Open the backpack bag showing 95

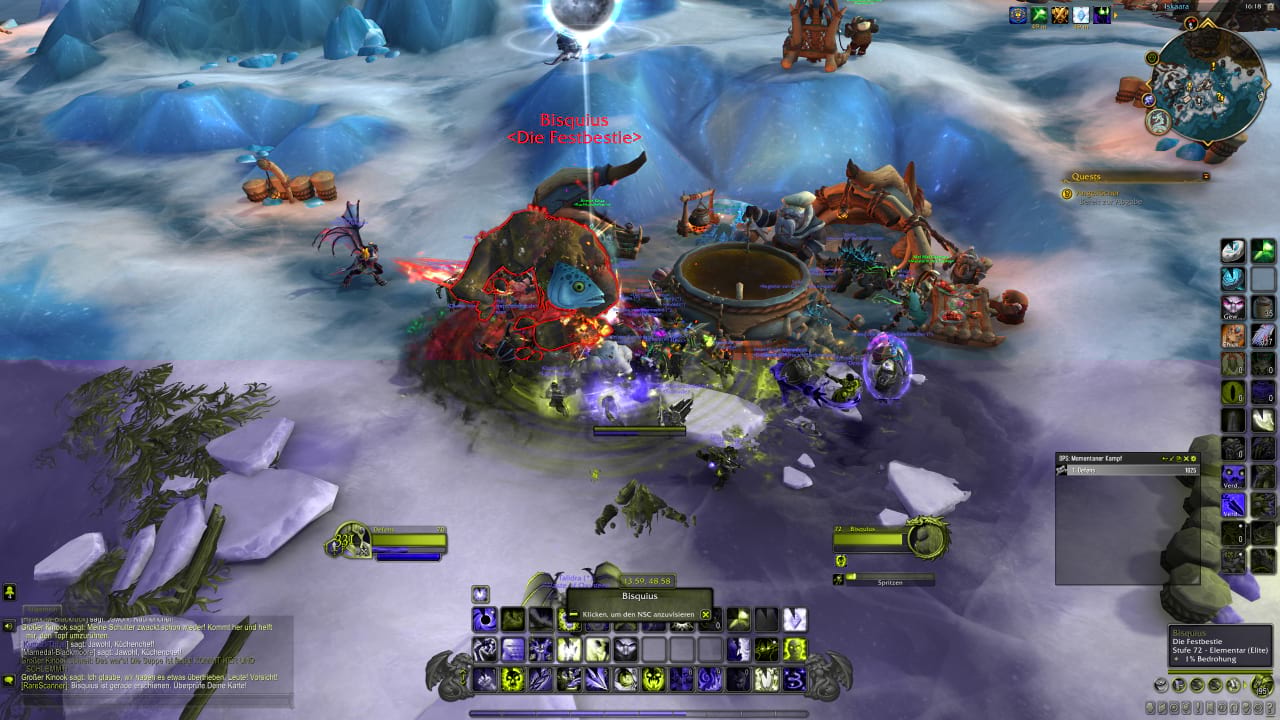(x=1262, y=686)
